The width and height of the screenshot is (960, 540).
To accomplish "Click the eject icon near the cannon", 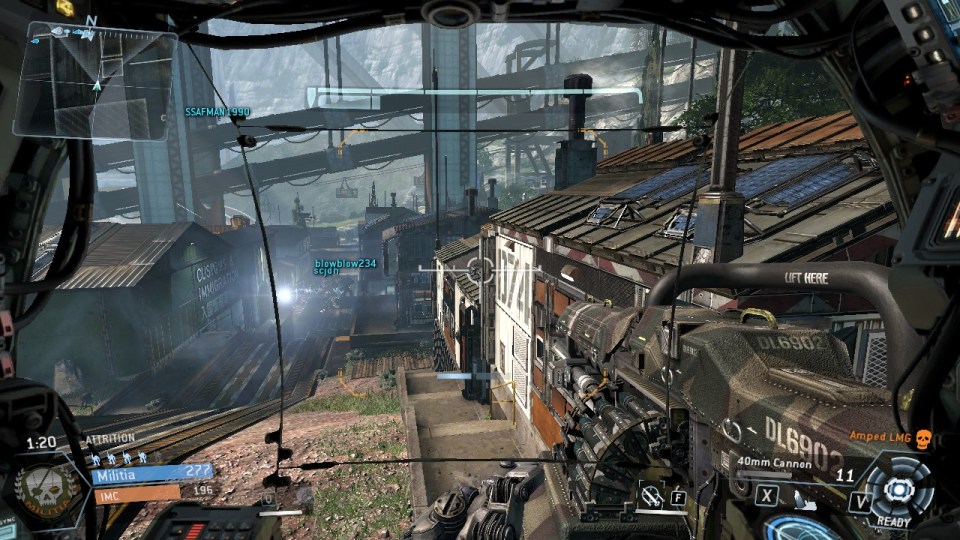I will click(653, 493).
